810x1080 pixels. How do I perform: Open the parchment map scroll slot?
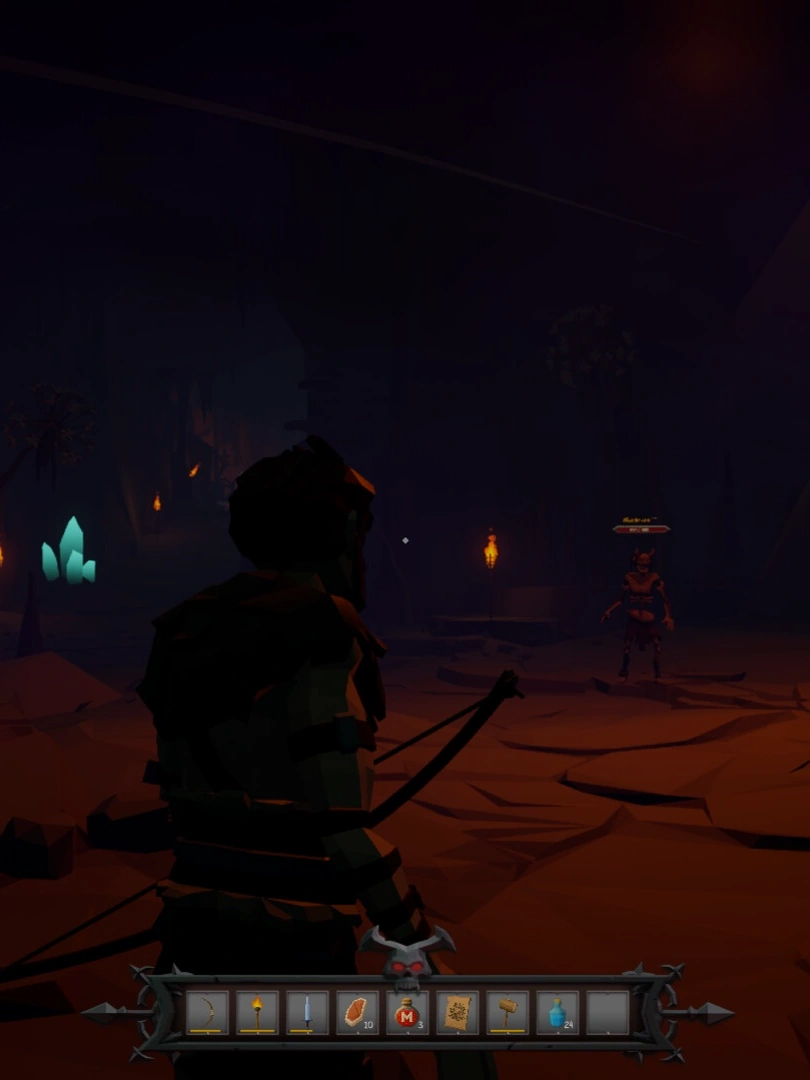click(x=457, y=1012)
